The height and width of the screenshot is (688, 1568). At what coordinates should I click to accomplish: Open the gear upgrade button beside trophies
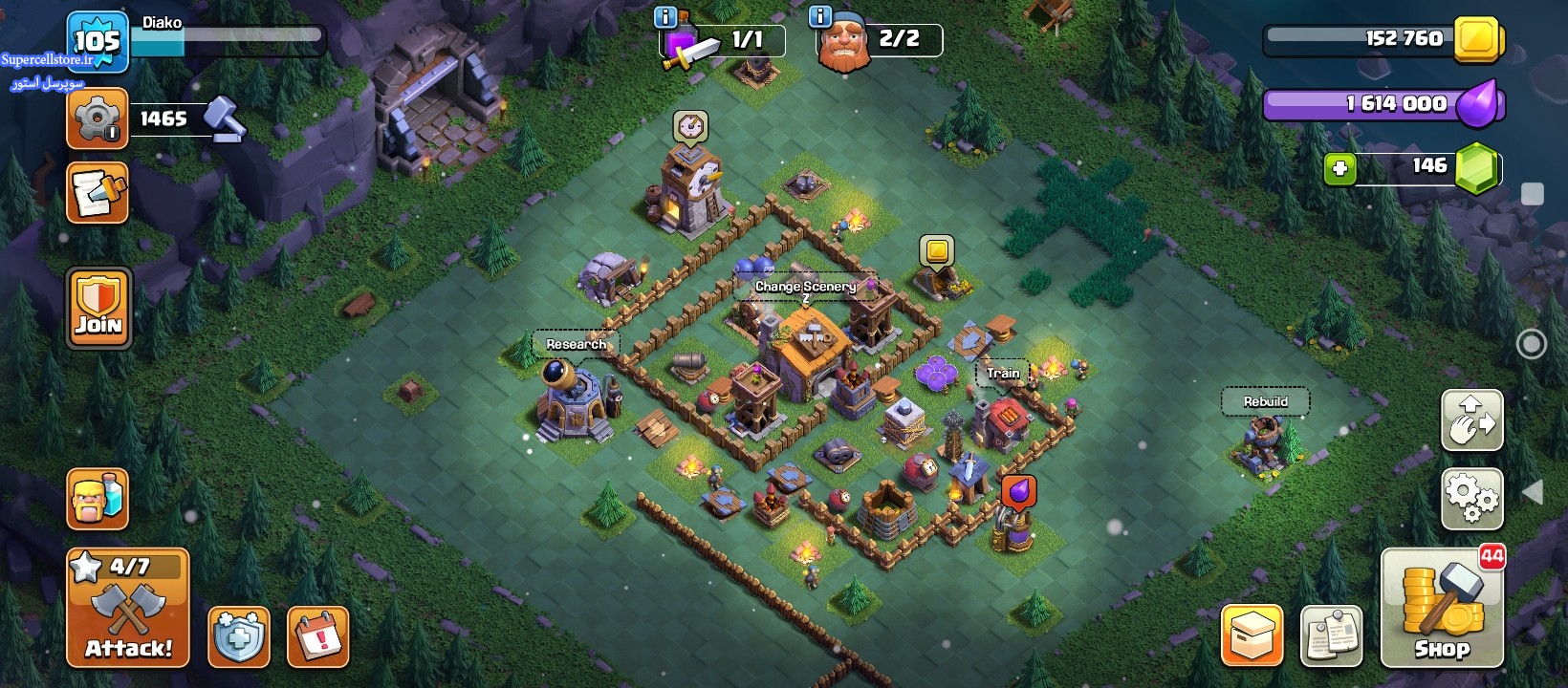click(97, 118)
